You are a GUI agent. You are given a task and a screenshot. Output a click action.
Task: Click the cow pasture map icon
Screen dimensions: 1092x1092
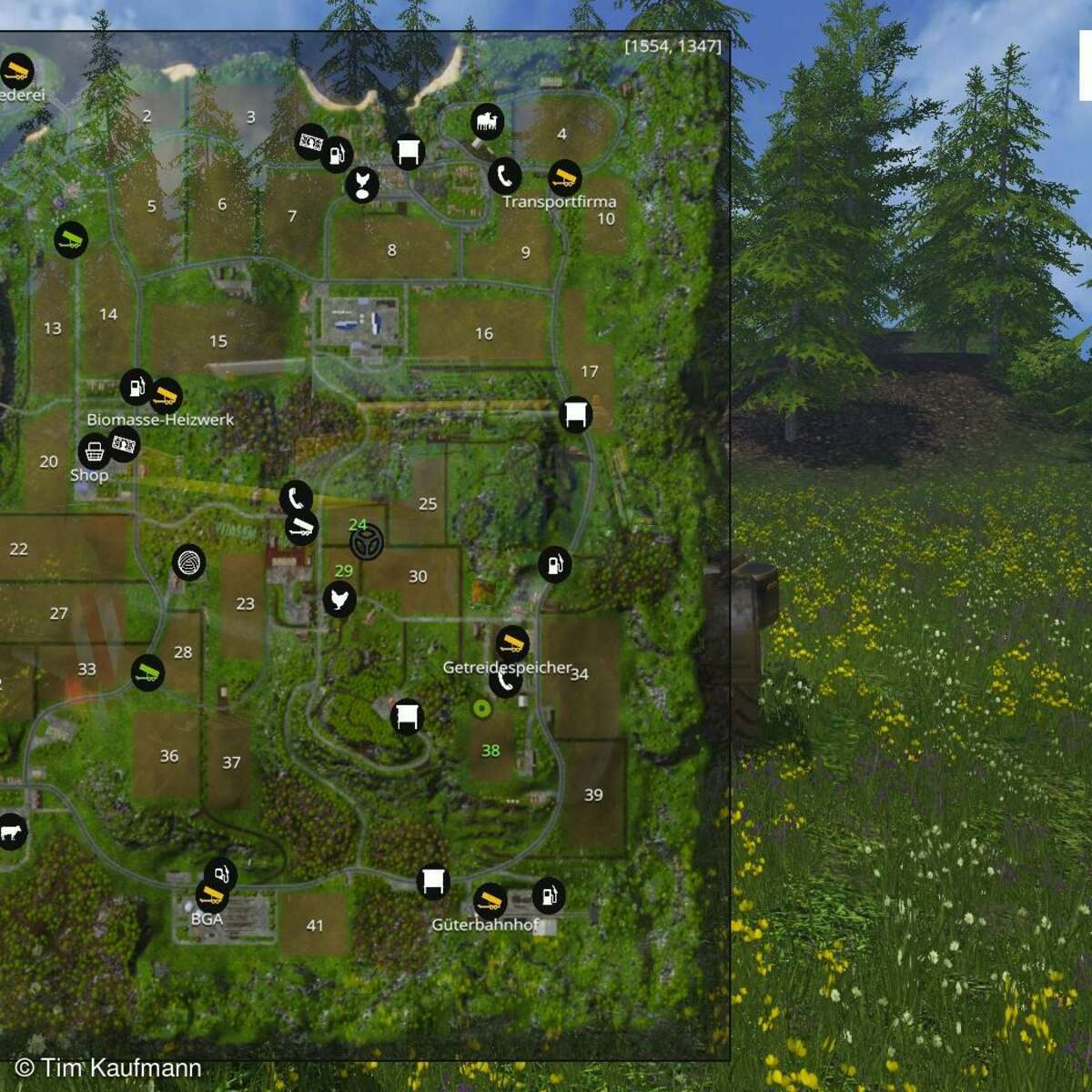(11, 832)
